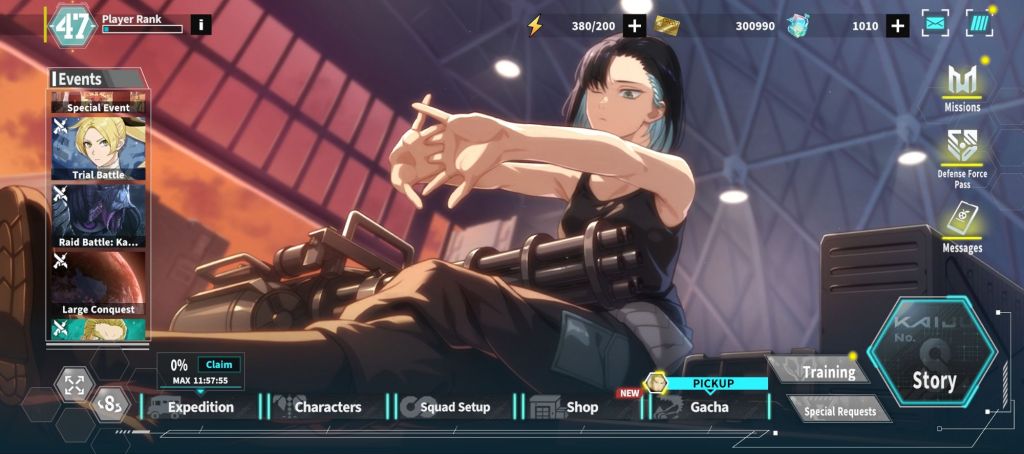Viewport: 1024px width, 454px height.
Task: Buy more gems with the plus button
Action: 897,26
